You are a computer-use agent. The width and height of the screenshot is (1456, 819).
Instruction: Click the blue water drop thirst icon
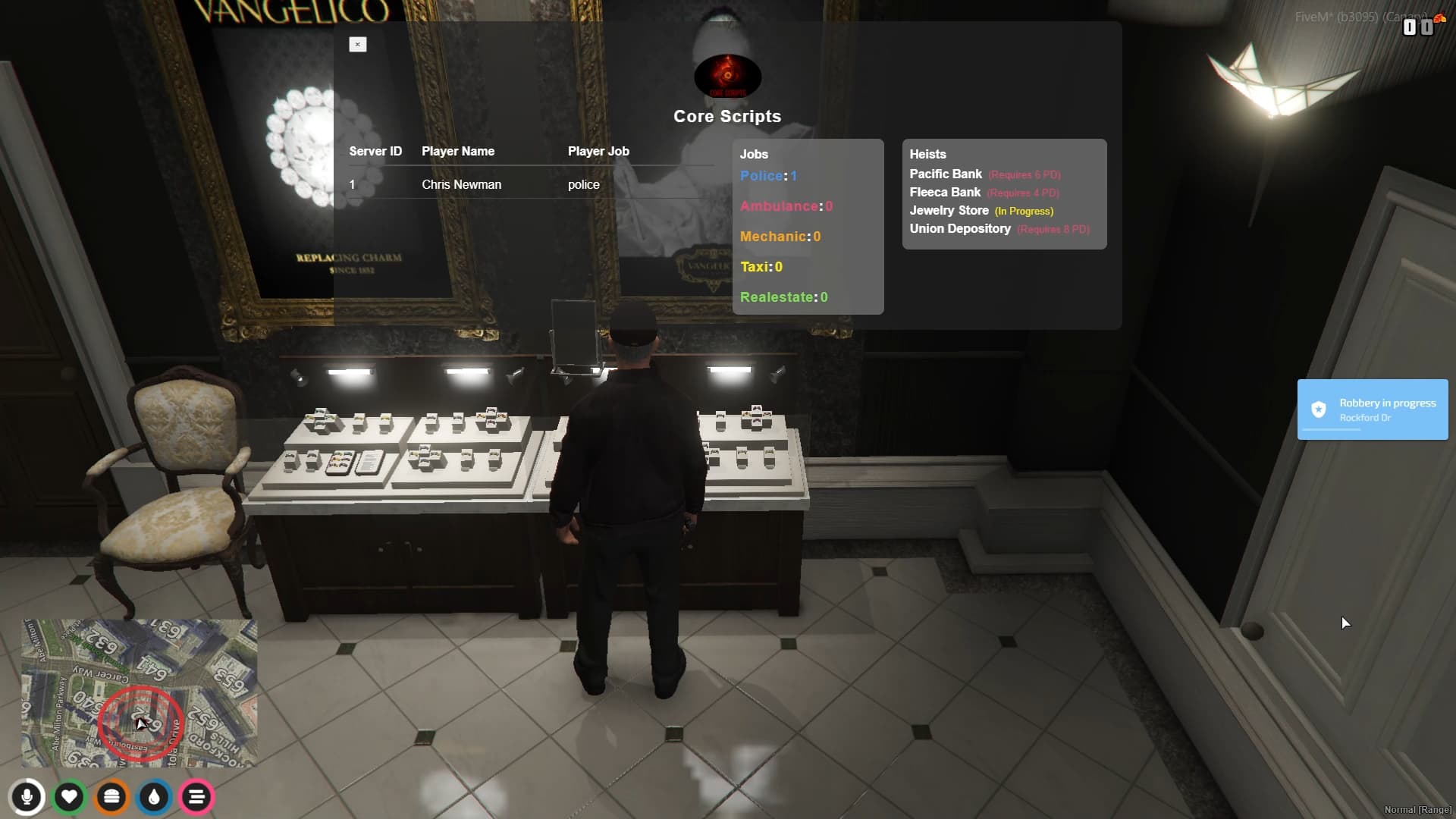tap(154, 797)
